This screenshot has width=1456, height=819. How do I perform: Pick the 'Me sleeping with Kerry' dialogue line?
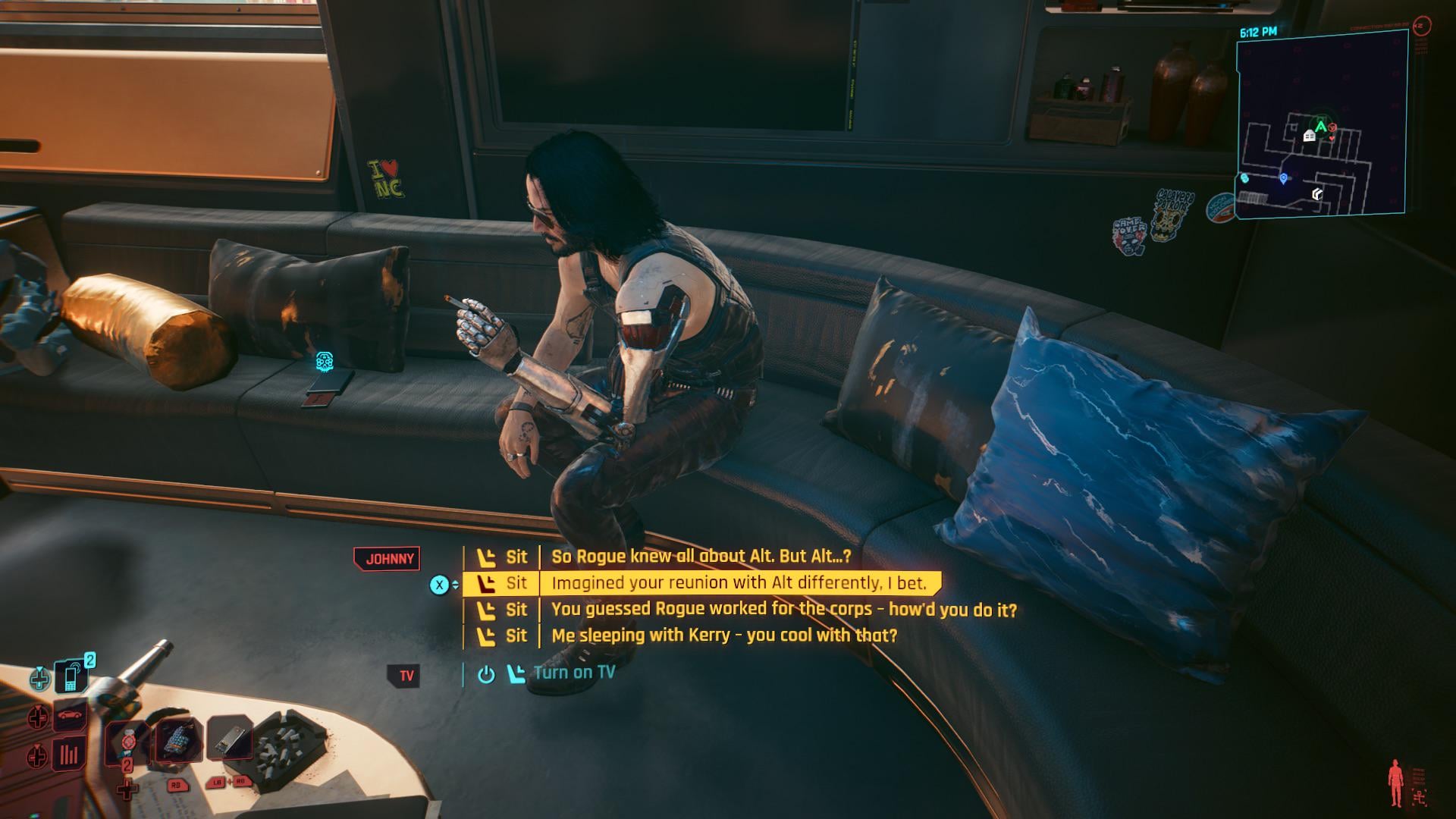click(723, 635)
